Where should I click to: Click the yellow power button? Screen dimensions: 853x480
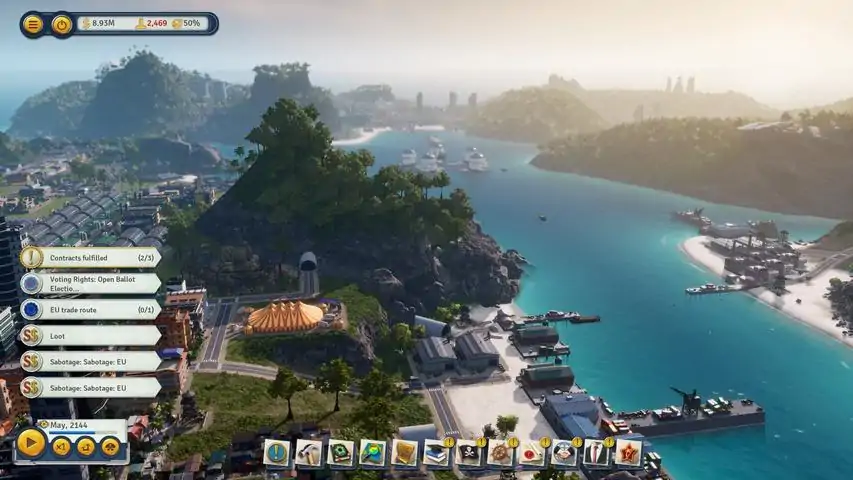tap(62, 24)
